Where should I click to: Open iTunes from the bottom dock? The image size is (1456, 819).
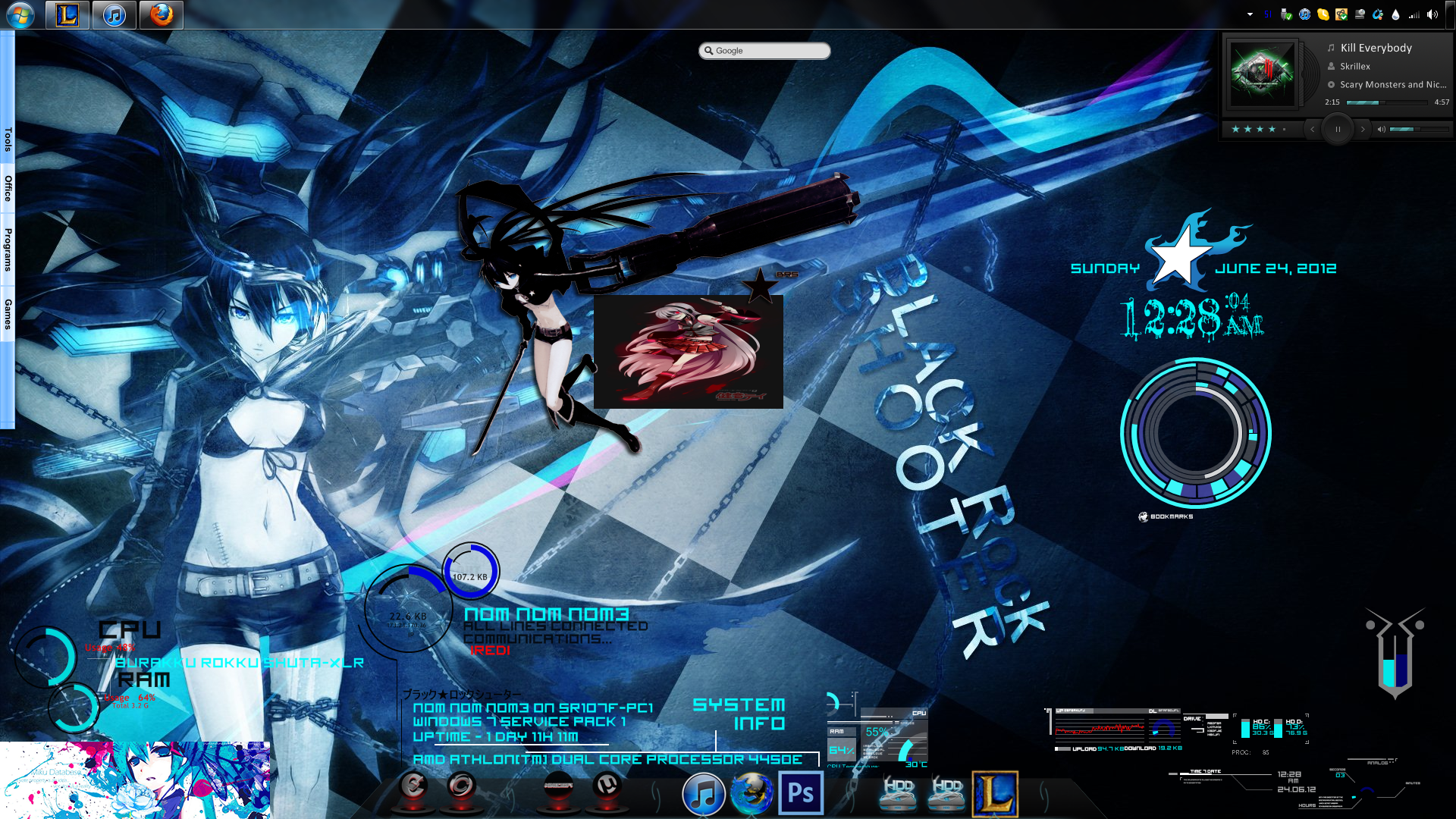(x=703, y=793)
